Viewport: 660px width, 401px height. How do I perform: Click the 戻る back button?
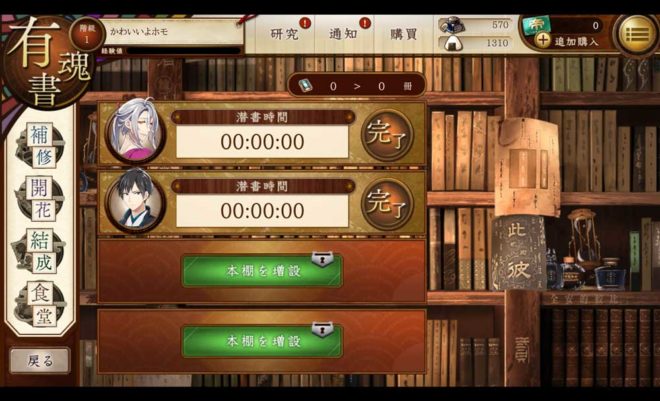[x=40, y=360]
